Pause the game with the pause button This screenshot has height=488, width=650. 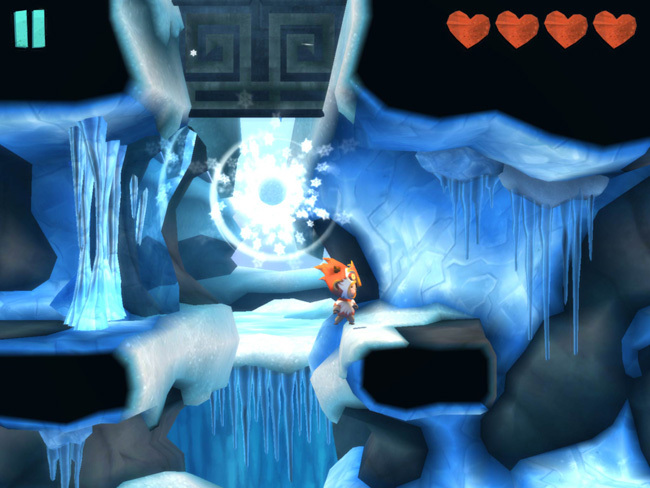30,29
